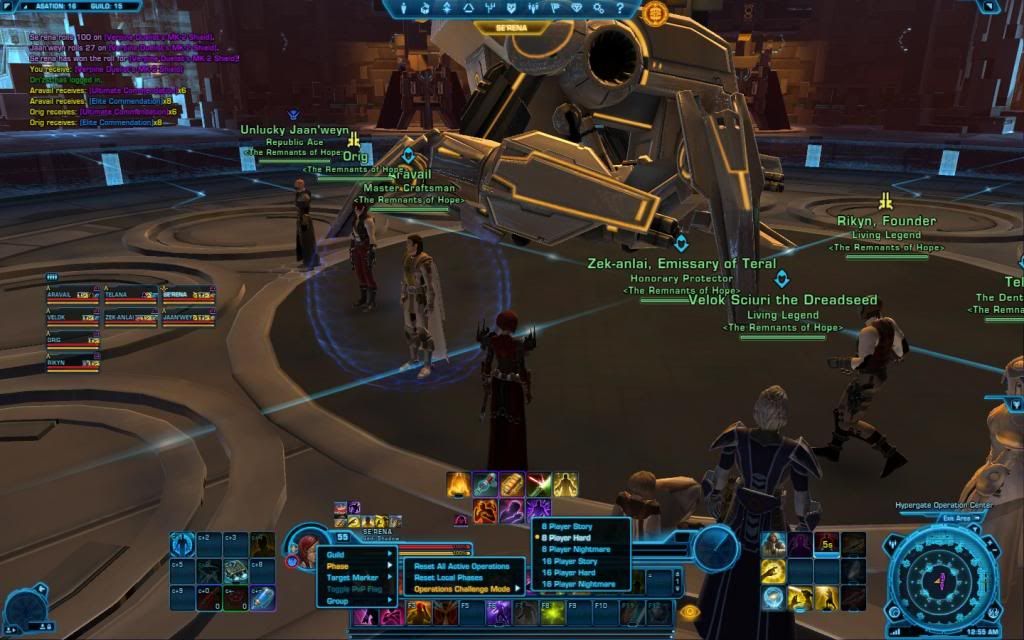
Task: Click the question mark help icon
Action: coord(620,9)
